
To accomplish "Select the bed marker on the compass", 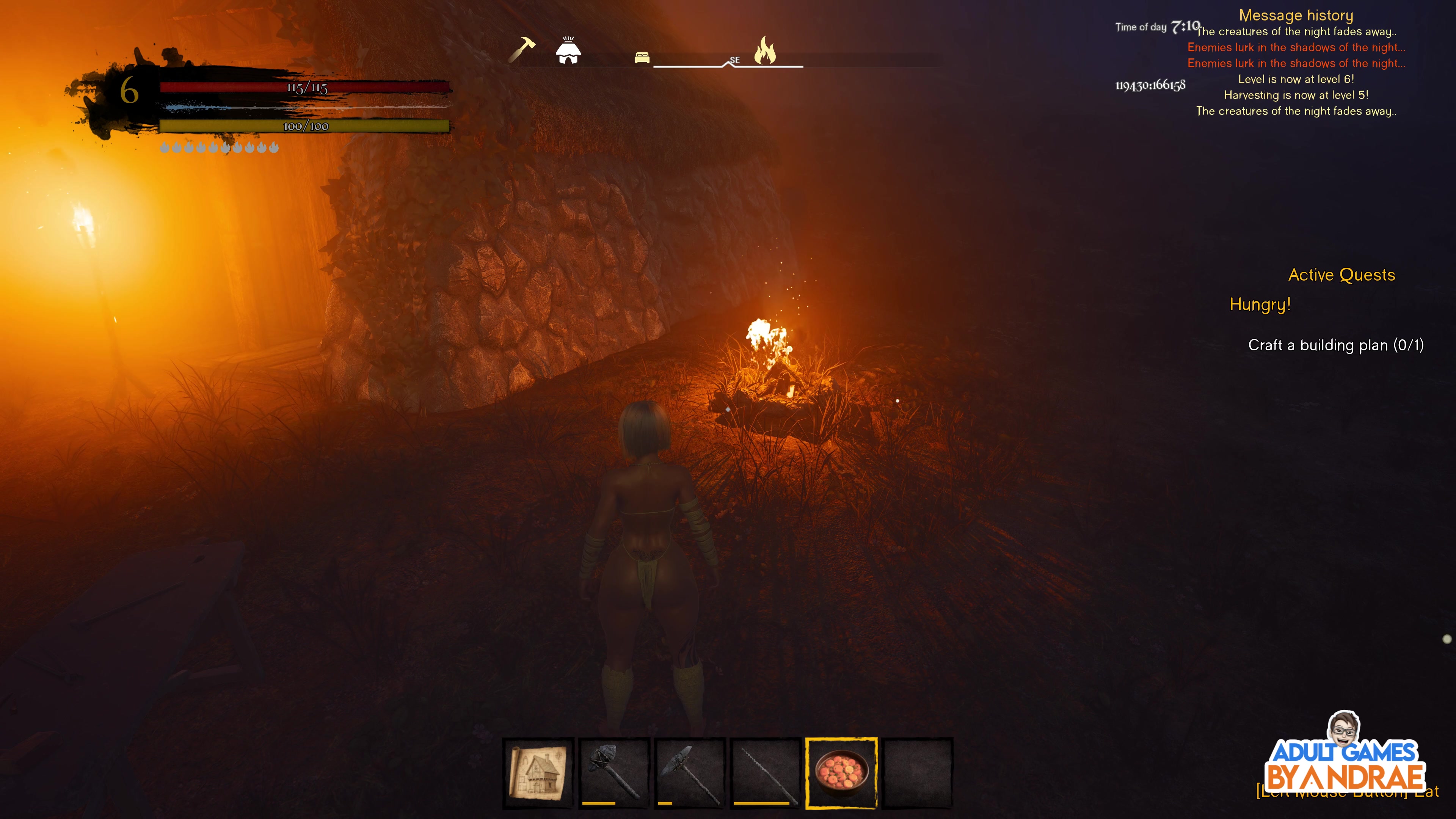I will click(642, 58).
